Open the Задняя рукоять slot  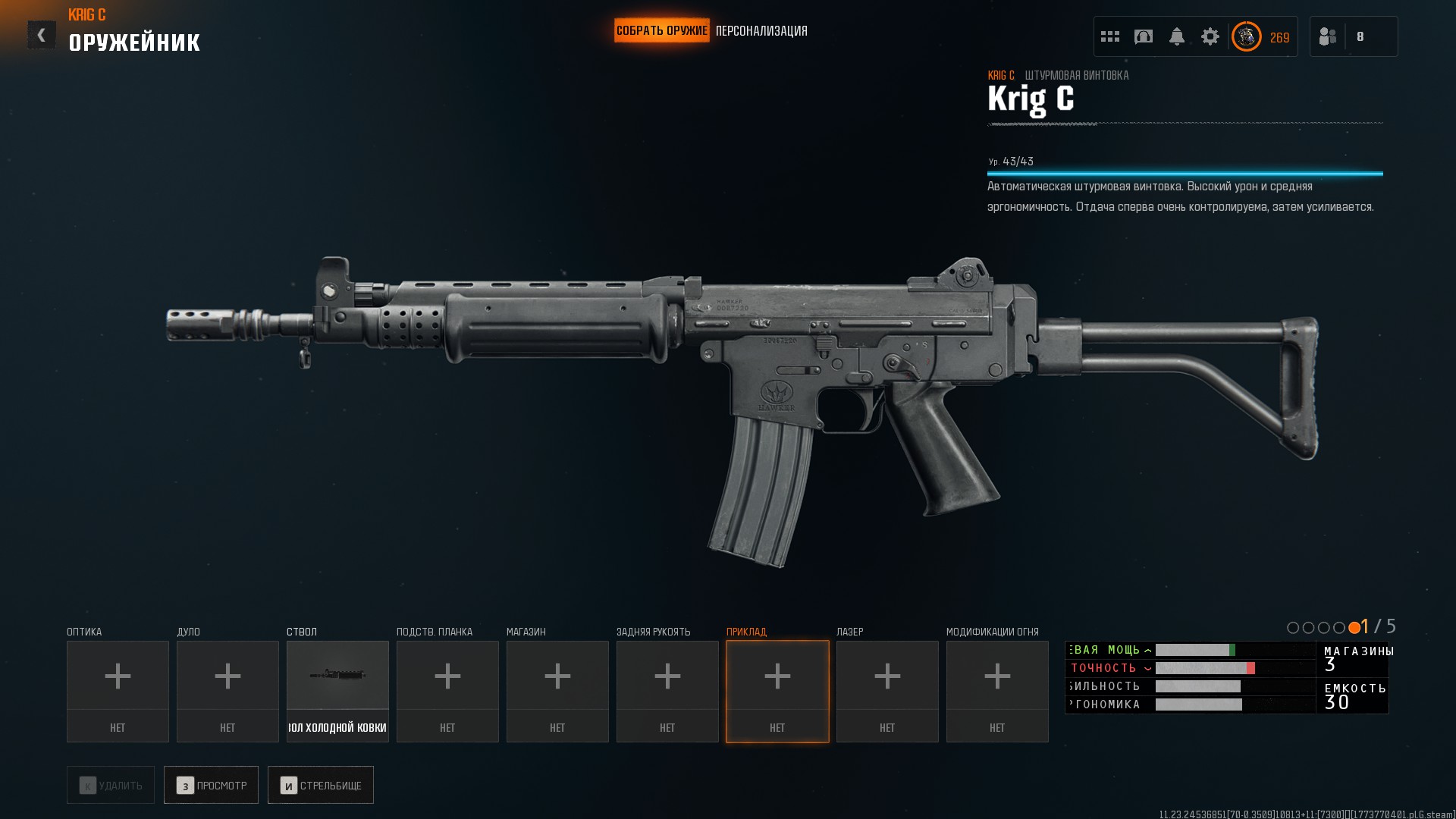coord(667,691)
